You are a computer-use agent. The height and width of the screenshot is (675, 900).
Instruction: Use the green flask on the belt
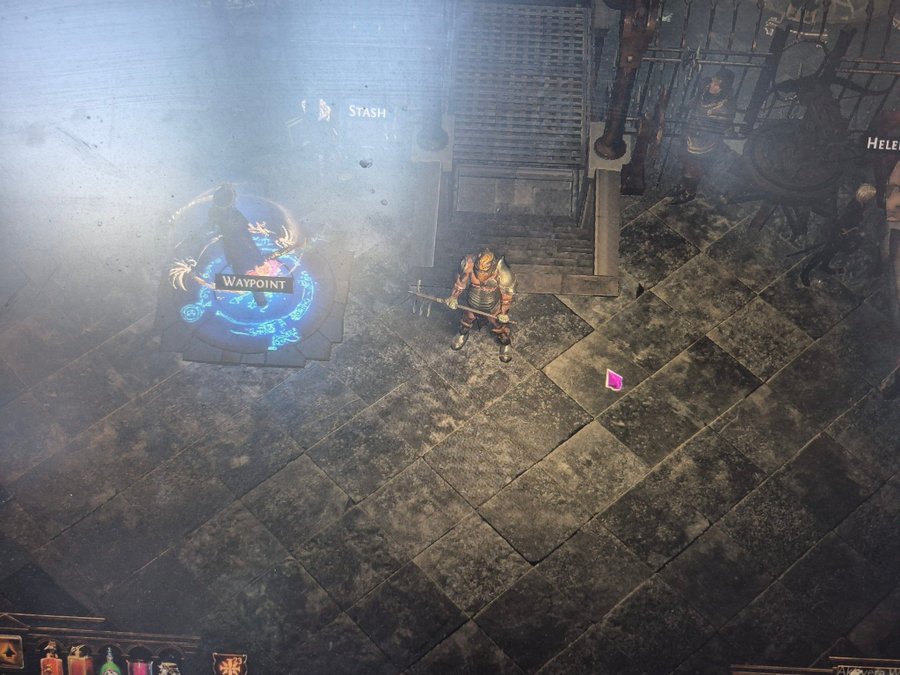point(110,664)
